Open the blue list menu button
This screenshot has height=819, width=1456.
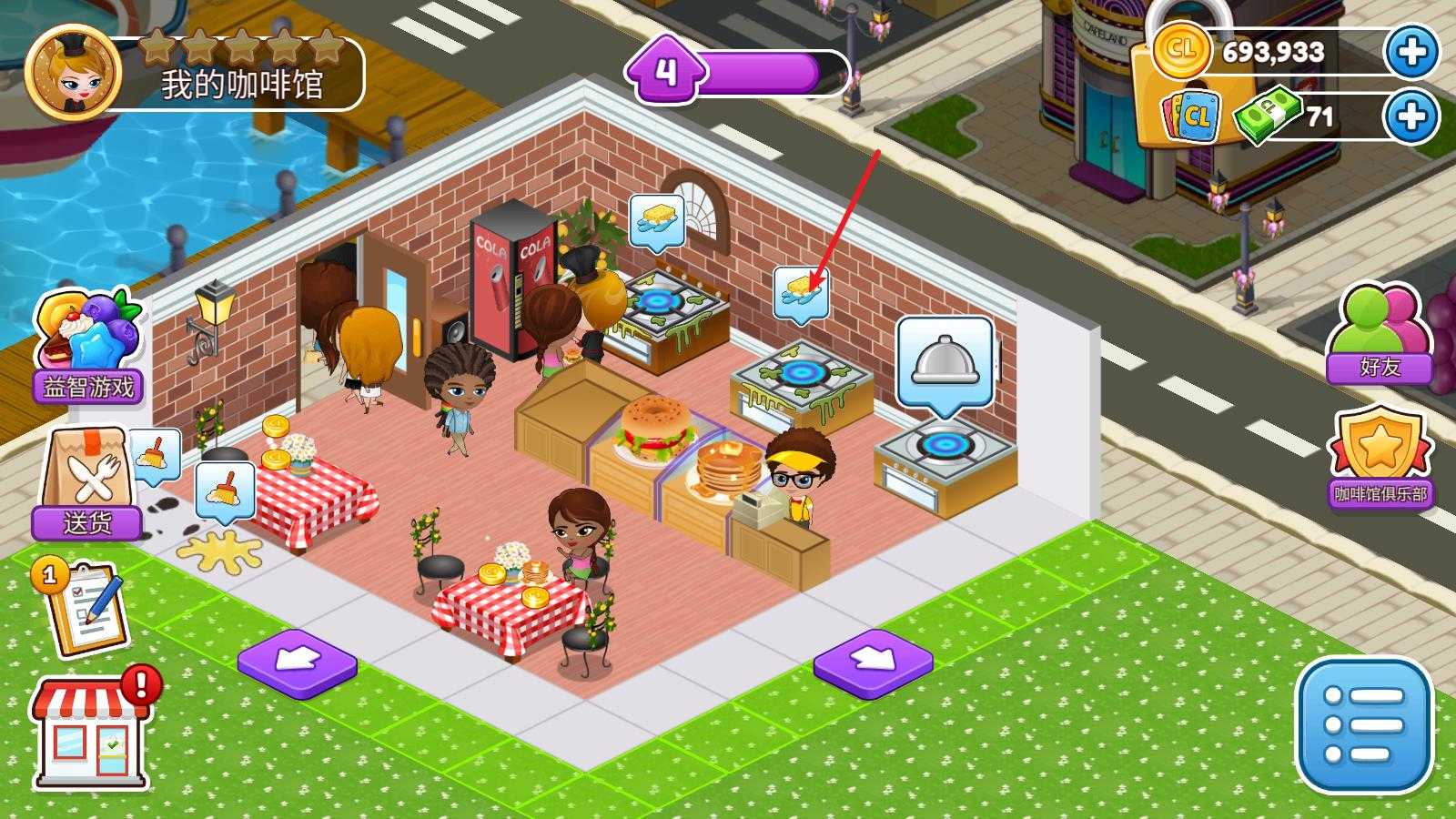tap(1363, 725)
